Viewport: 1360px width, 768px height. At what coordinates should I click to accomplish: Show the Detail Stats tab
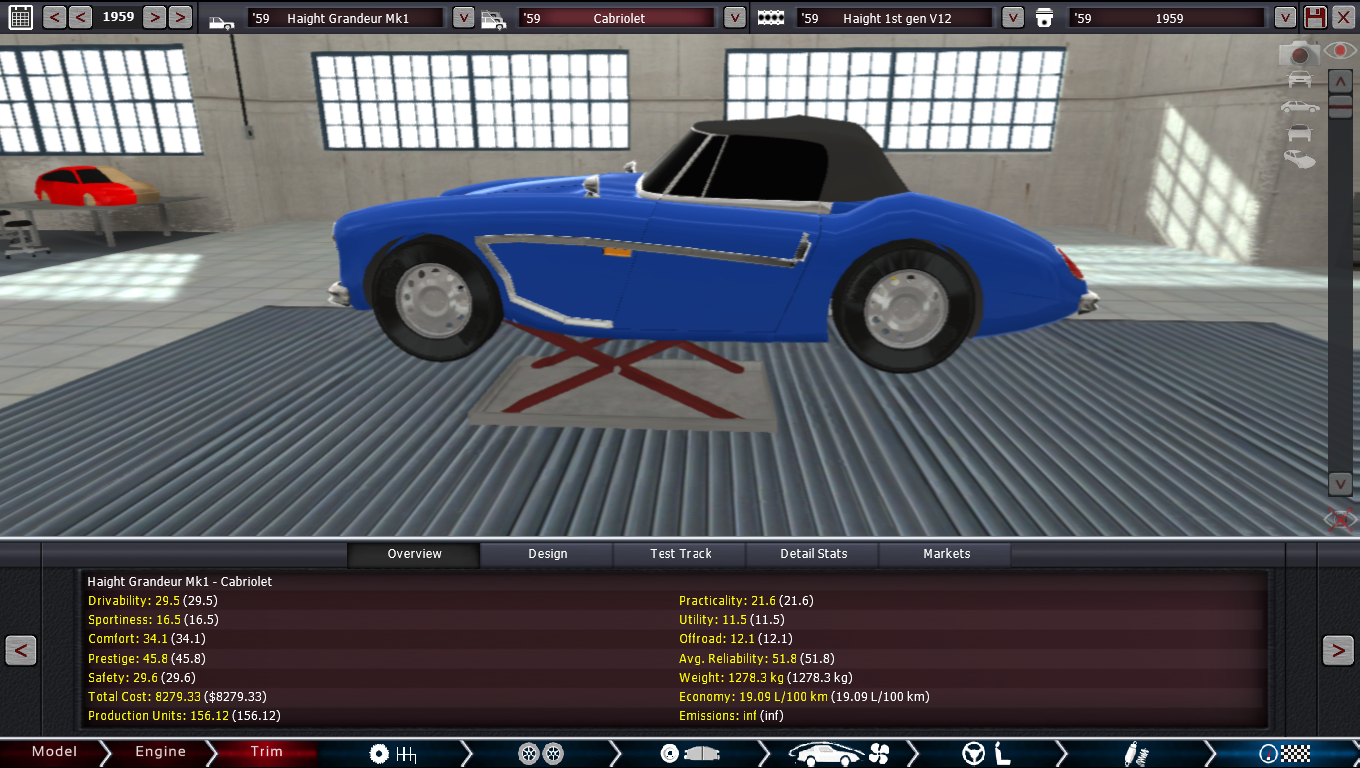coord(813,554)
